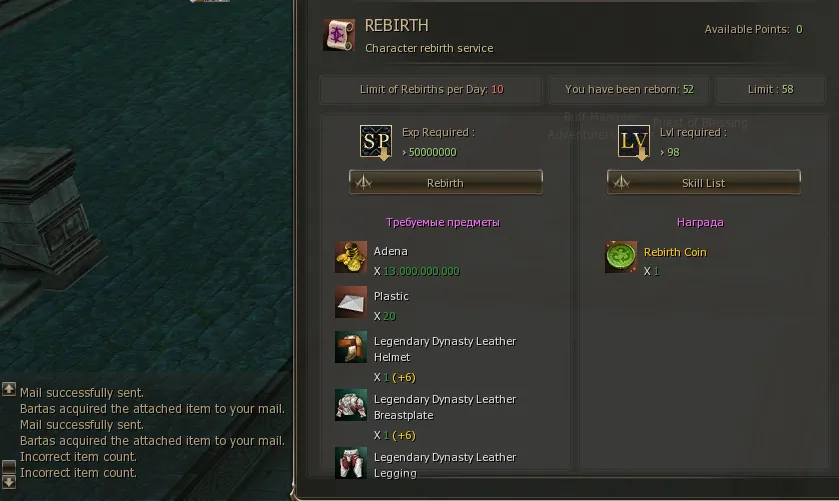Click the Plastic item icon
The width and height of the screenshot is (839, 501).
tap(351, 302)
